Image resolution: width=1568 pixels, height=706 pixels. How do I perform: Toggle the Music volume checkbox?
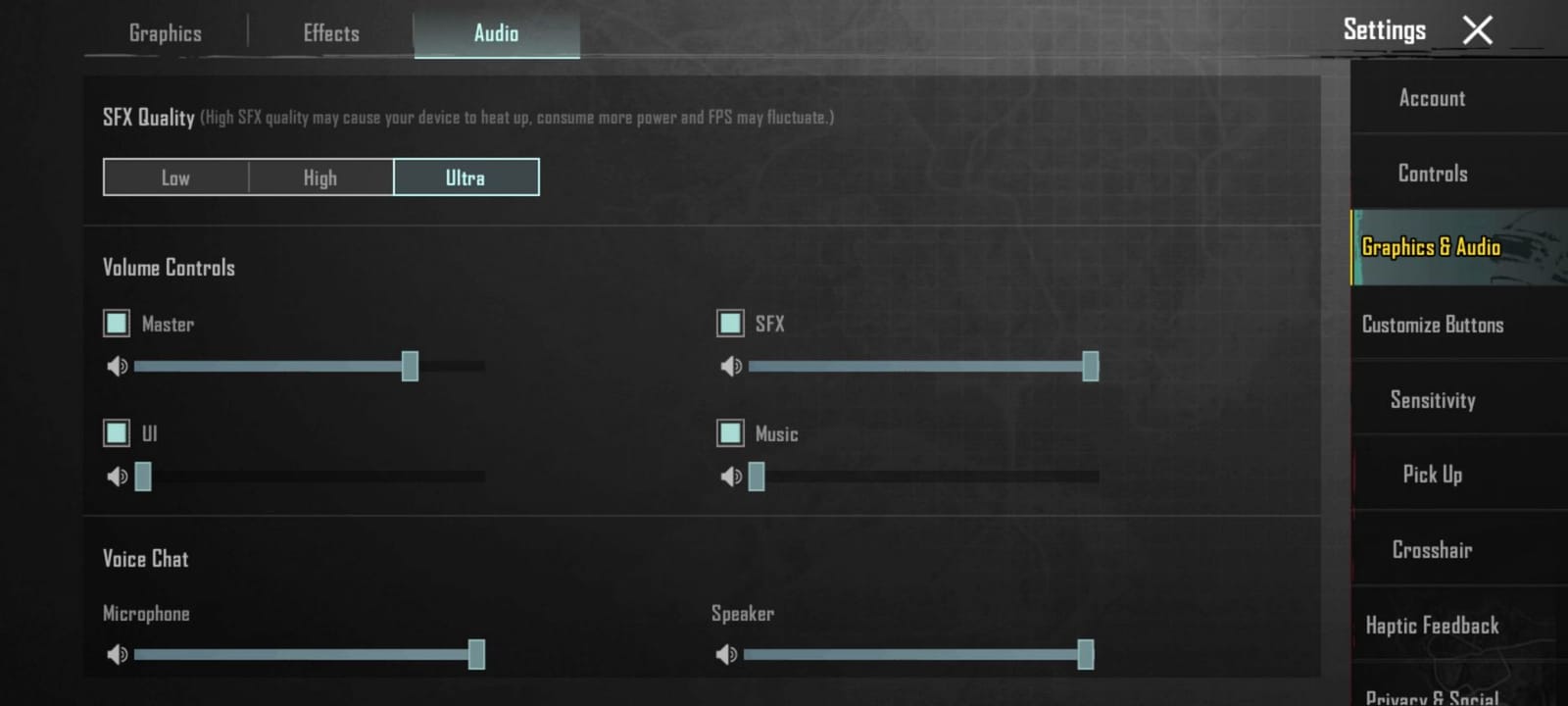pyautogui.click(x=729, y=432)
